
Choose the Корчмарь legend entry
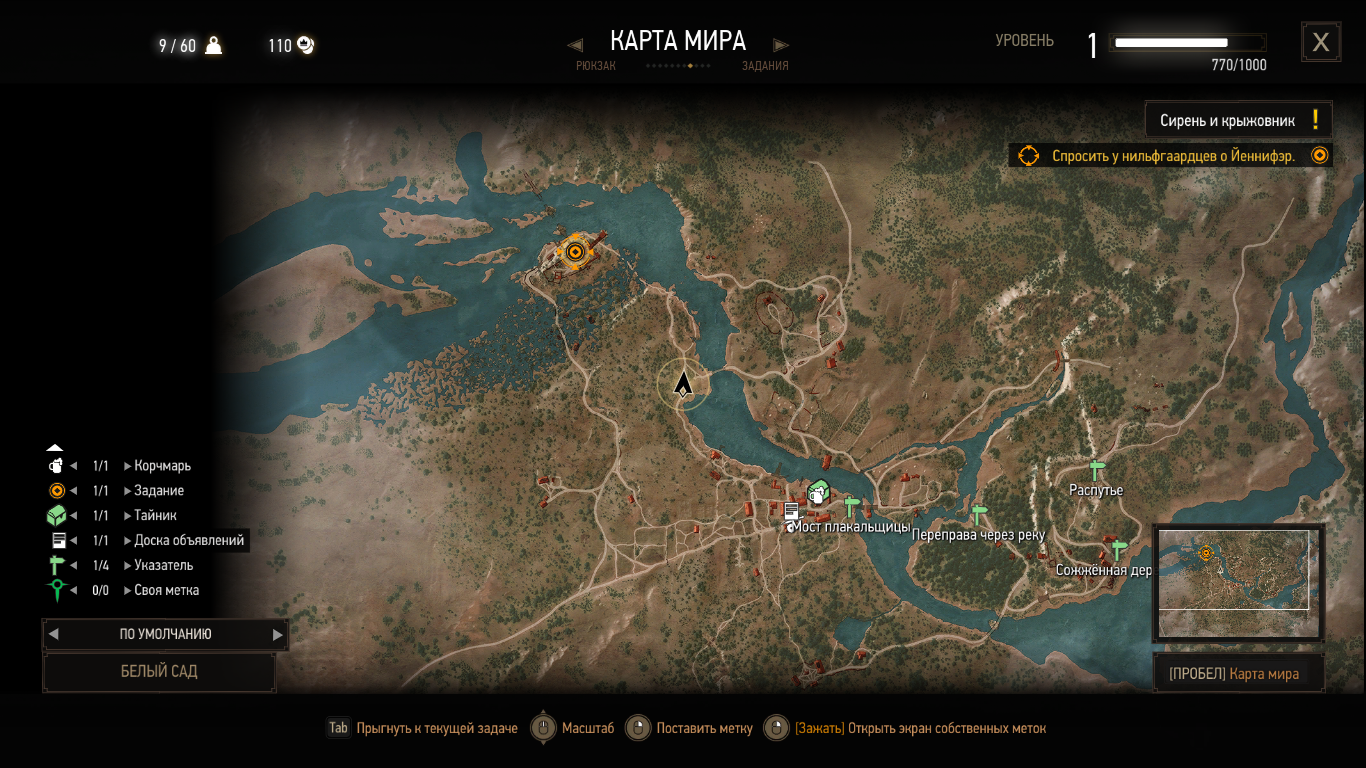pos(162,466)
